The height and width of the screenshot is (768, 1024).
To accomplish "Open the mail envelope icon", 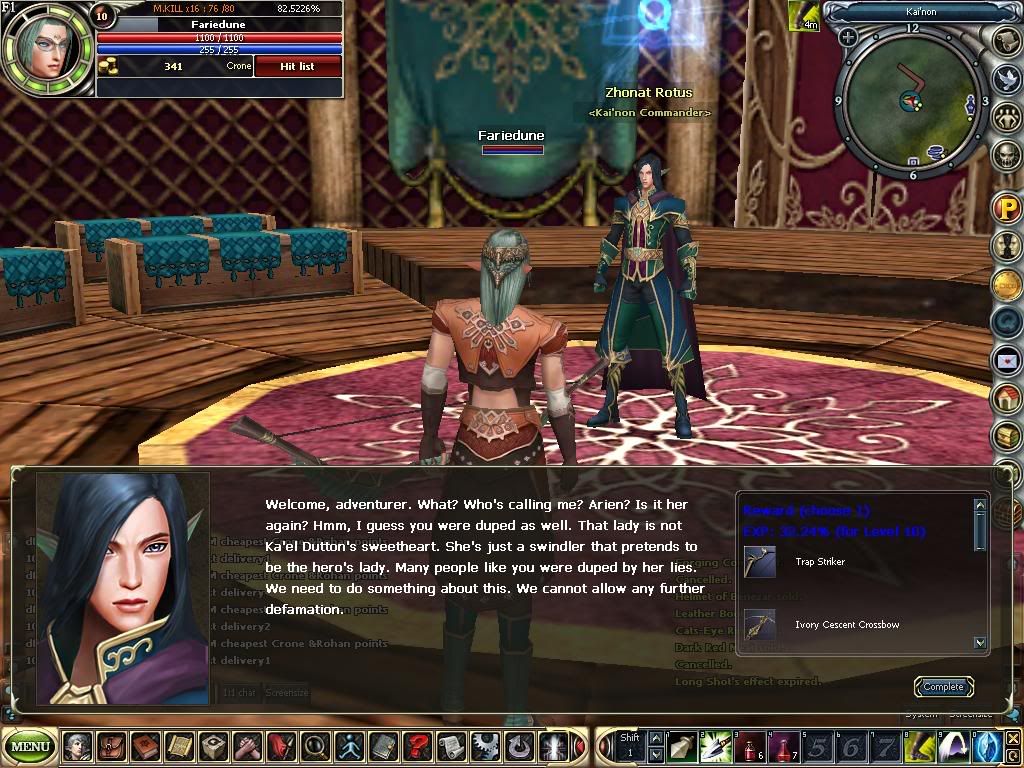I will point(1005,361).
